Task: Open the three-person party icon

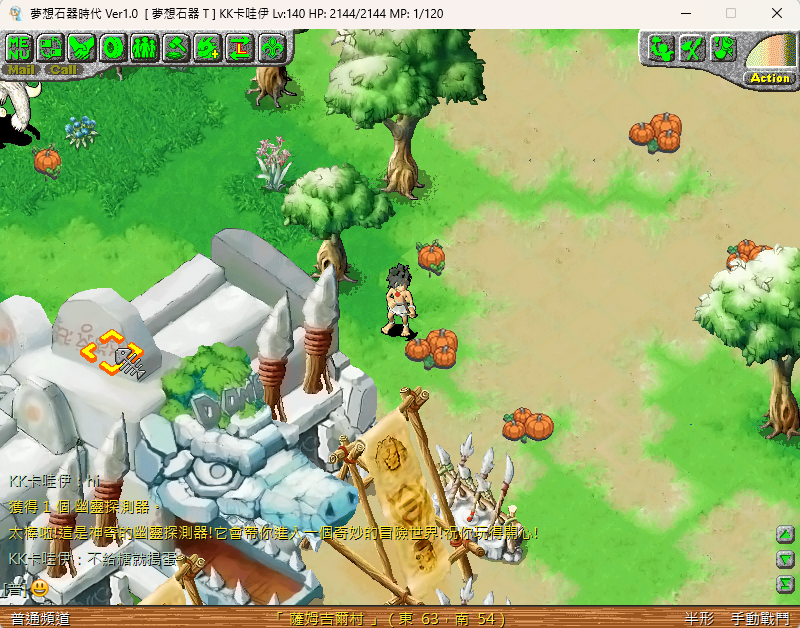Action: coord(144,47)
